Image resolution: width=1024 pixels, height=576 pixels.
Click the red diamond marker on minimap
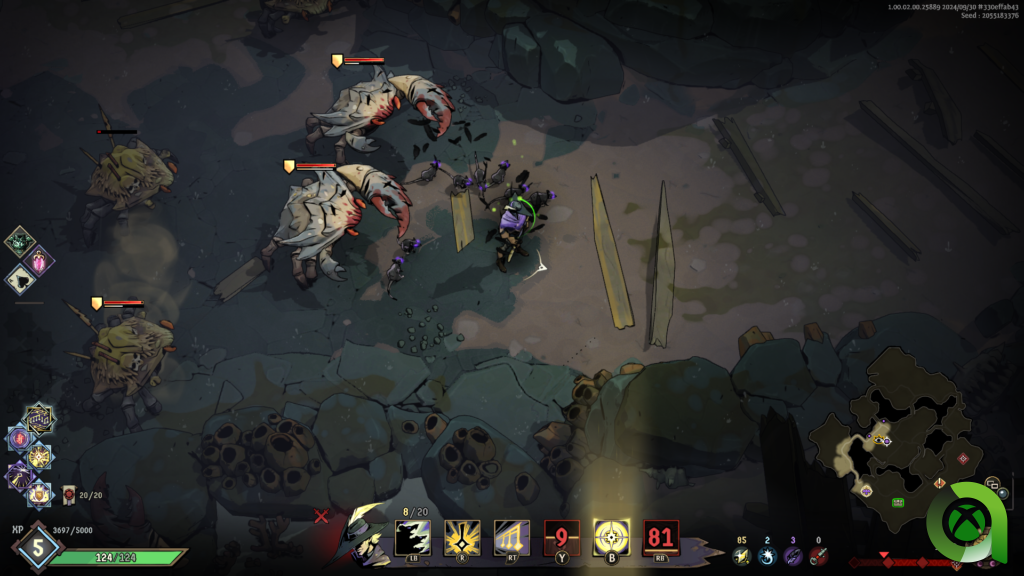[x=963, y=458]
